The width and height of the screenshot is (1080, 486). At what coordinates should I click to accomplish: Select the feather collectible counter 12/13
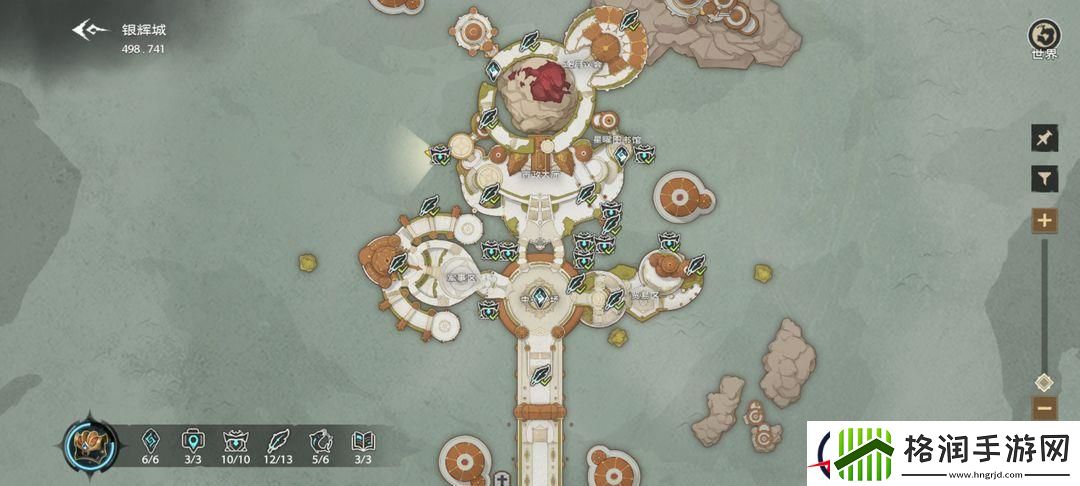(x=278, y=445)
